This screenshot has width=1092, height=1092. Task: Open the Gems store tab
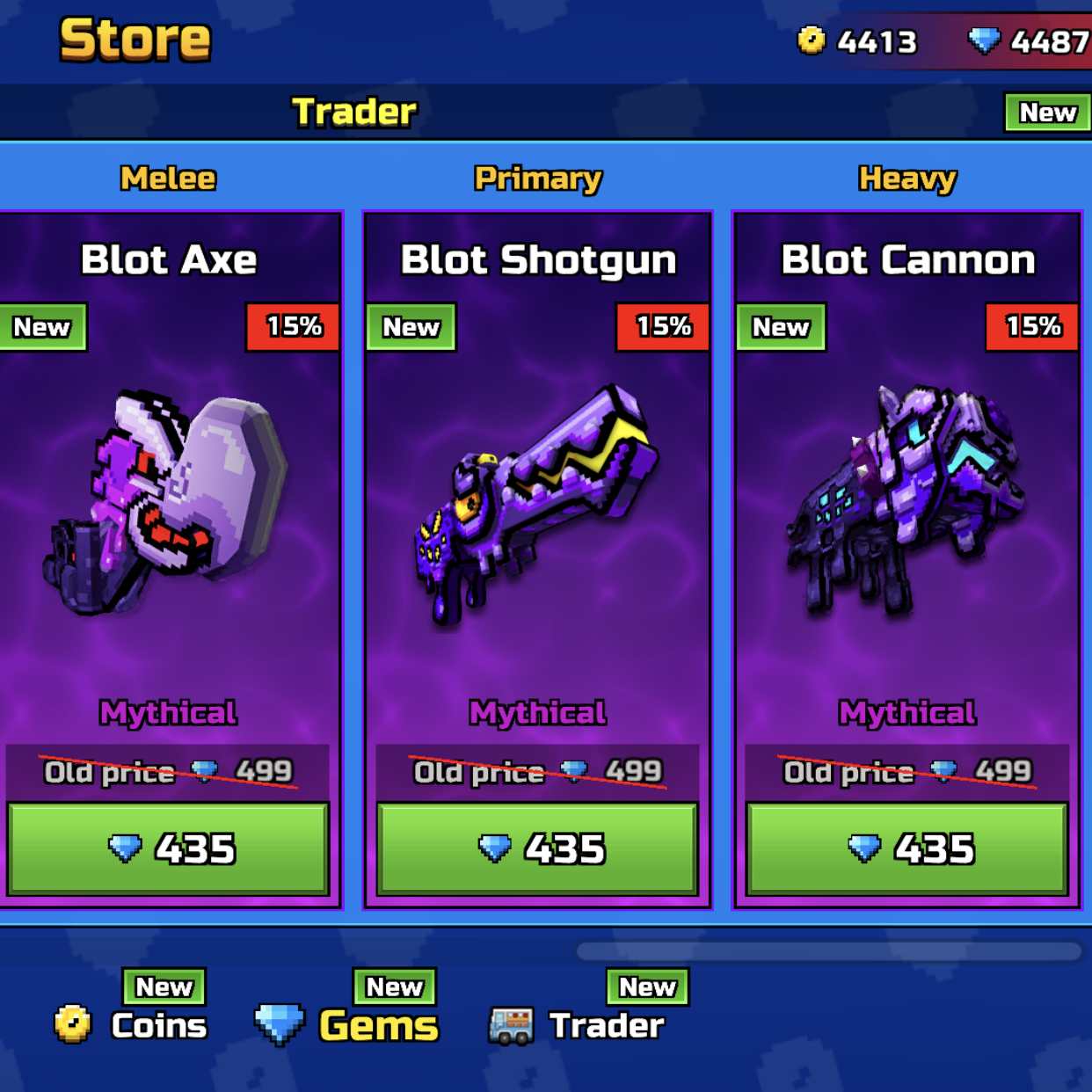pyautogui.click(x=347, y=1024)
